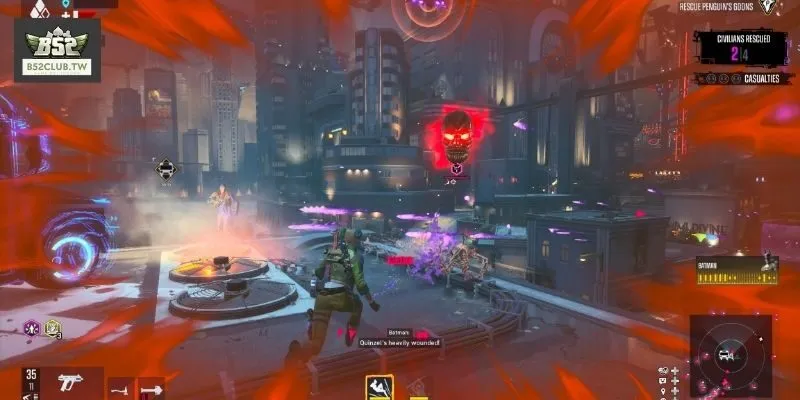Select the purple hexagon buff icon

tap(32, 328)
